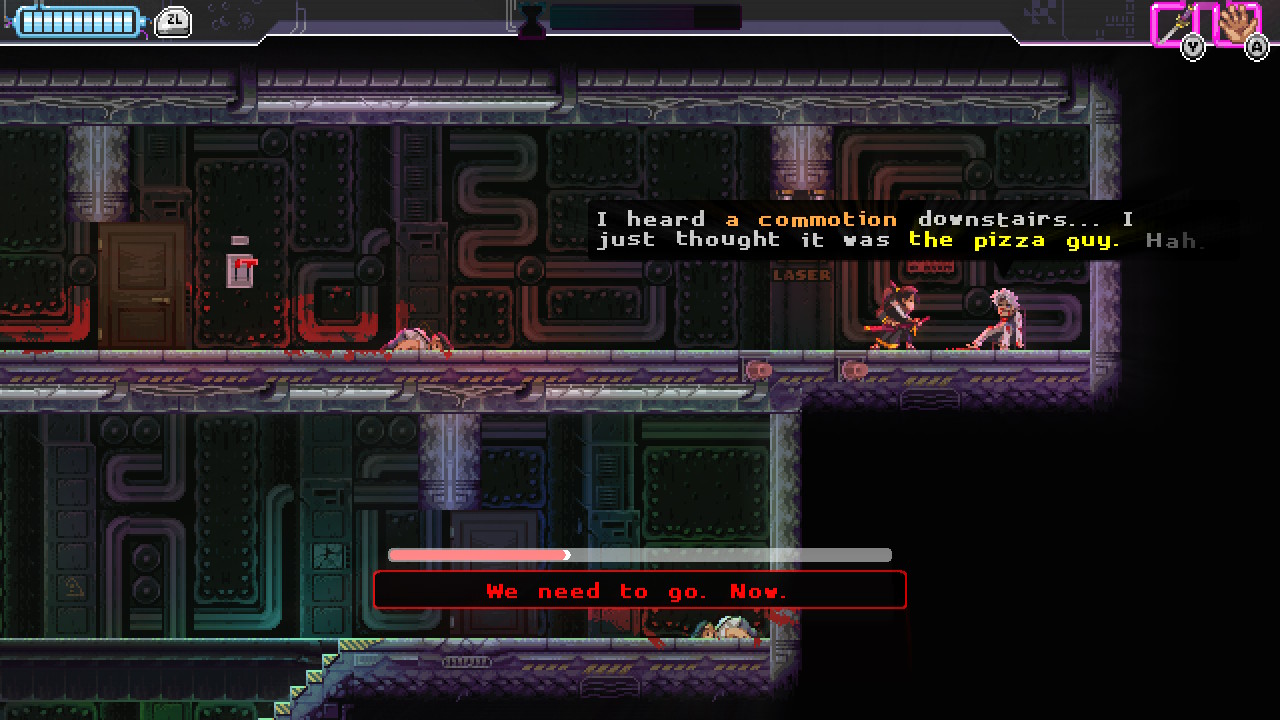
Task: Choose the reply "We need to go. Now."
Action: 639,591
